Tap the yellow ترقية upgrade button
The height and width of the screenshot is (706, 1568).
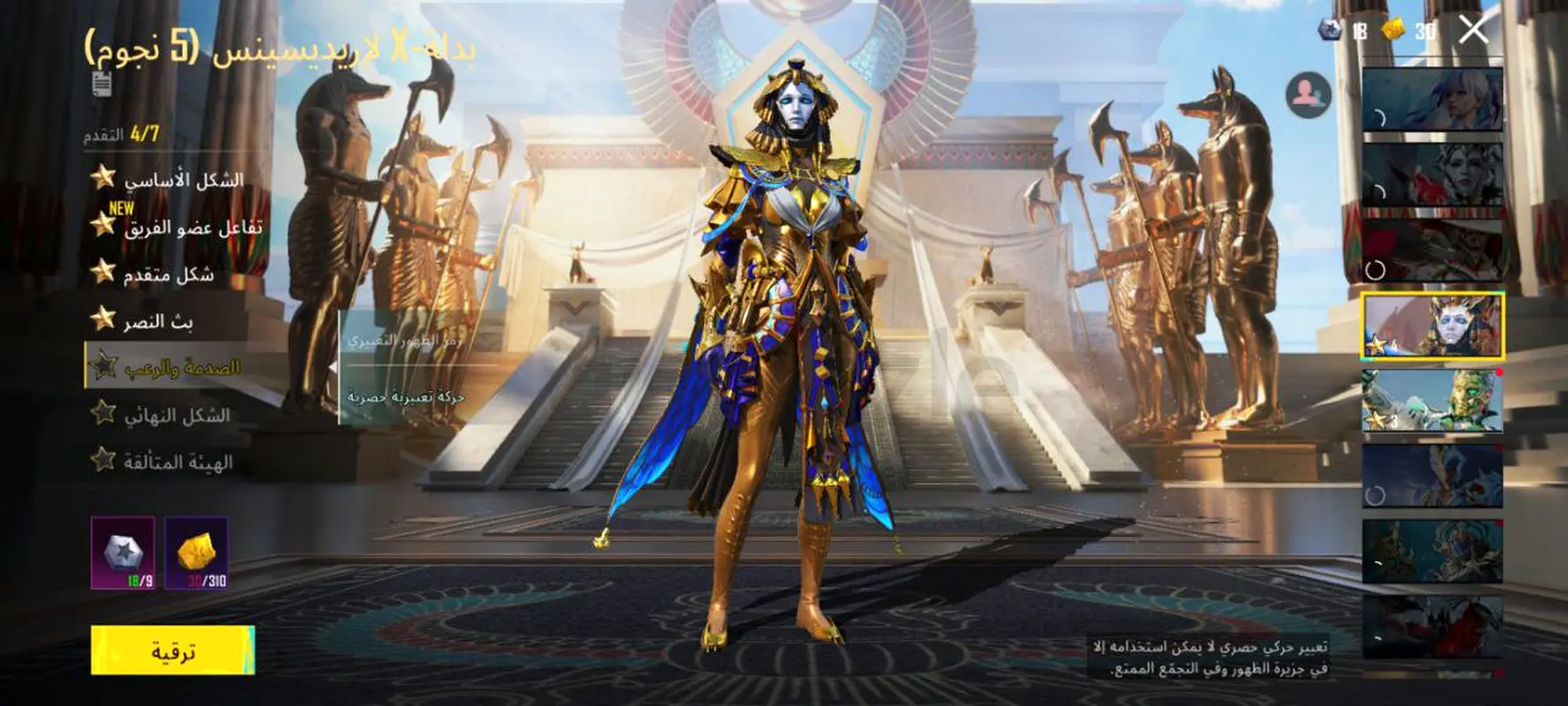173,651
